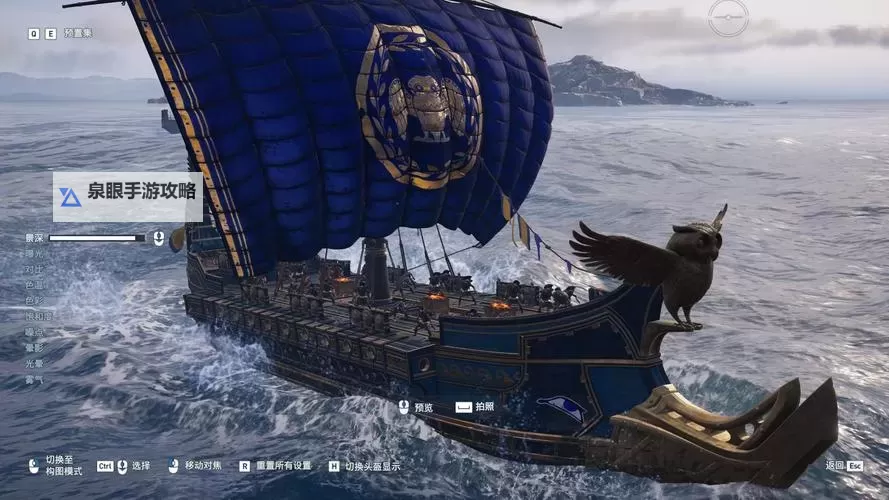This screenshot has height=500, width=889.
Task: Select the 景深 depth of field setting
Action: tap(35, 238)
